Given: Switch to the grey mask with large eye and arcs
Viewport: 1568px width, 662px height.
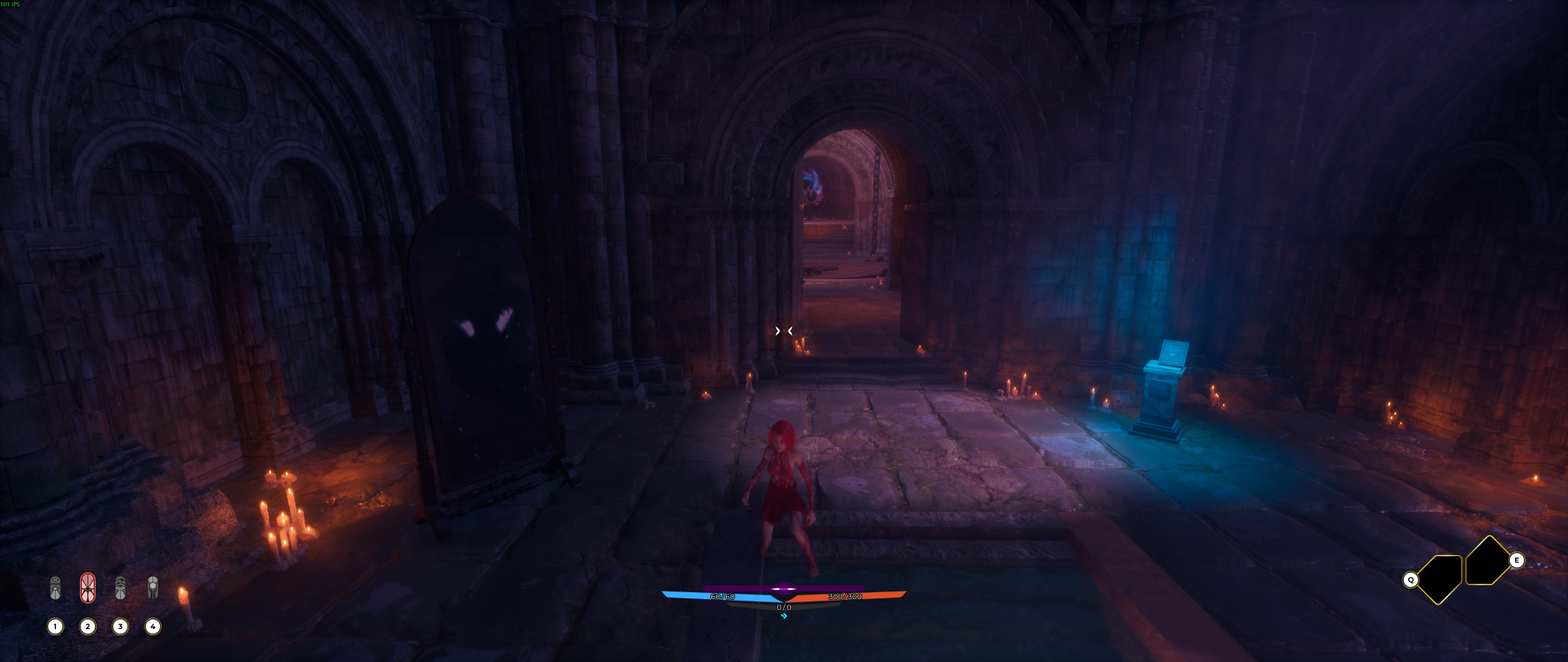Looking at the screenshot, I should coord(120,588).
